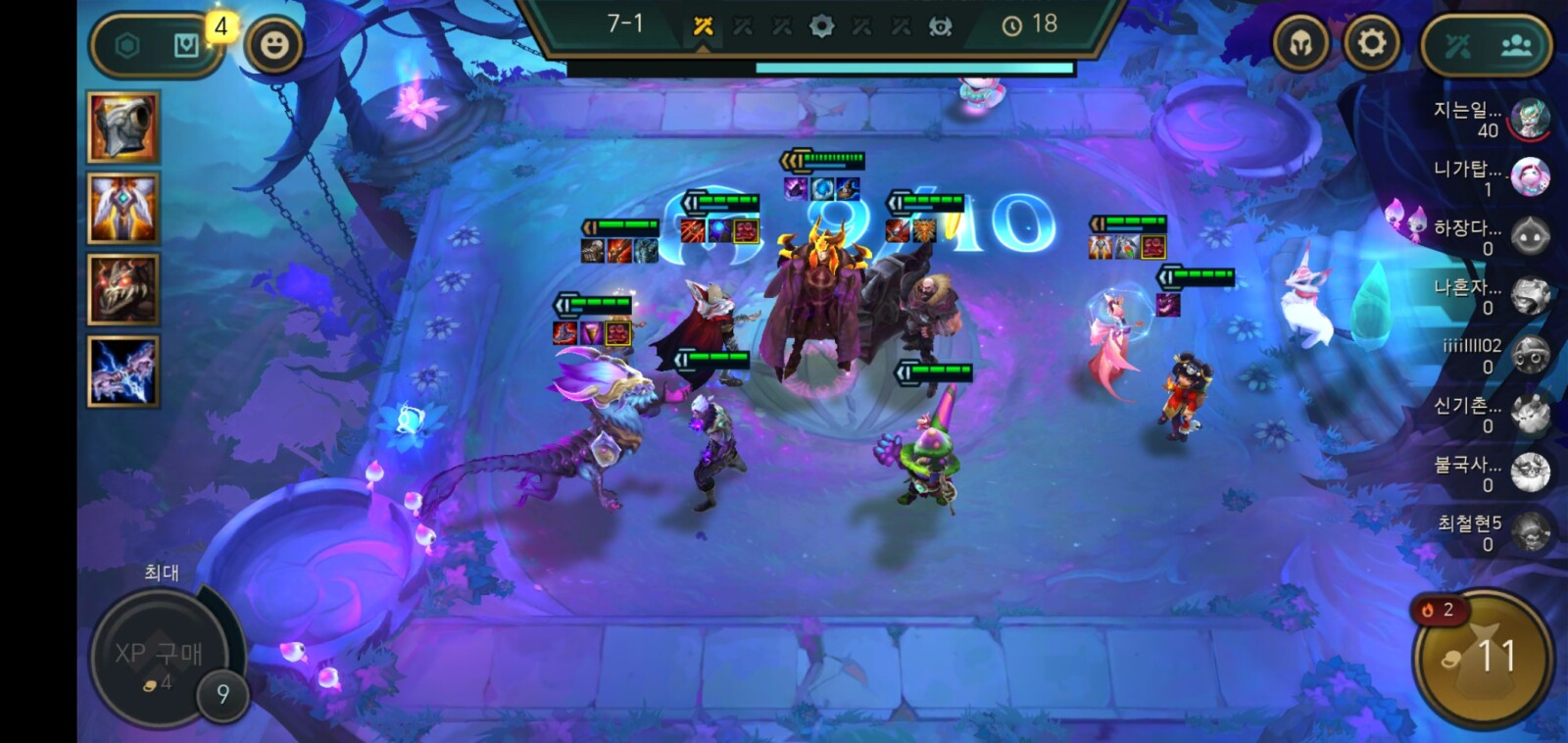Switch to the players list view
The height and width of the screenshot is (743, 1568).
pyautogui.click(x=1516, y=45)
